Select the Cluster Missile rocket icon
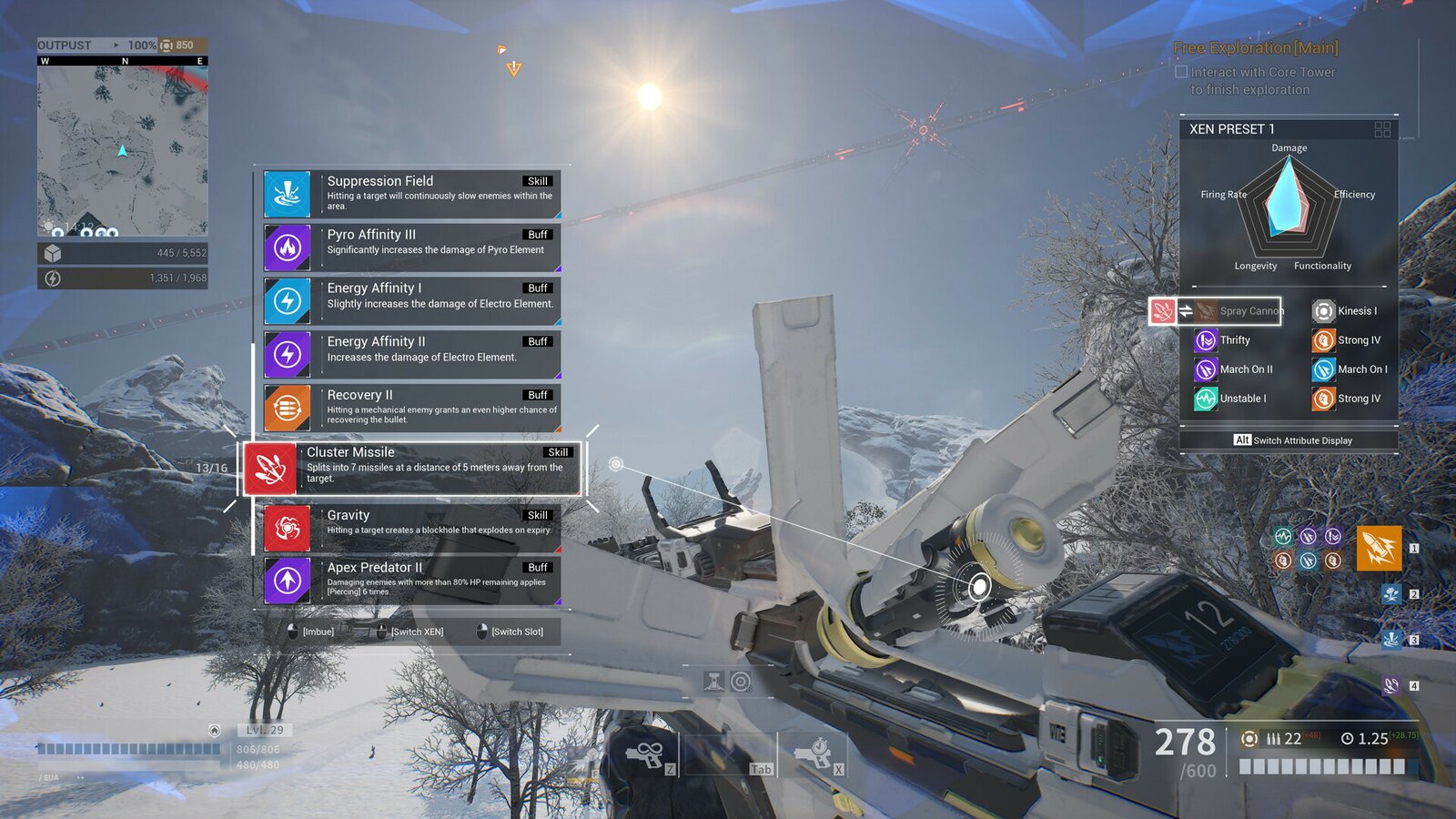The width and height of the screenshot is (1456, 819). 270,470
